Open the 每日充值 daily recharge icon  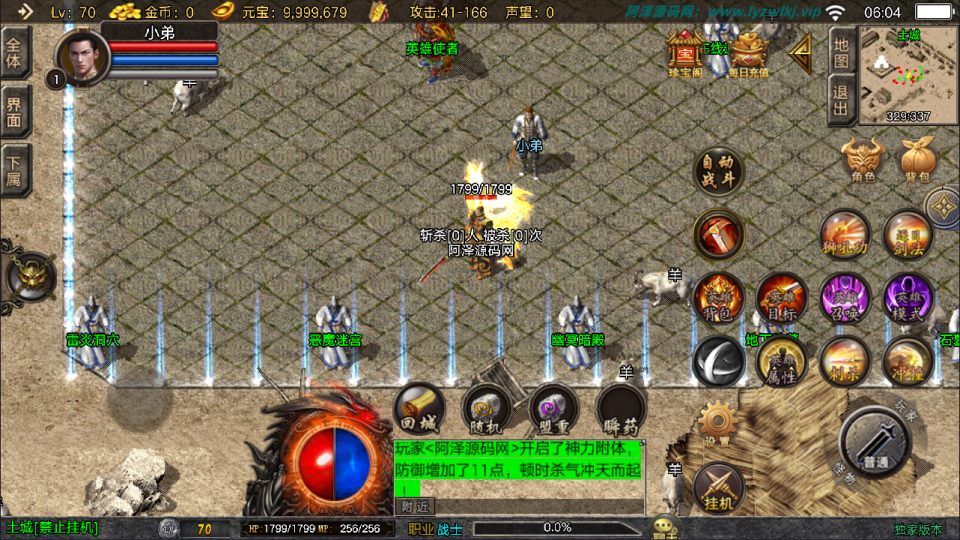pyautogui.click(x=748, y=54)
